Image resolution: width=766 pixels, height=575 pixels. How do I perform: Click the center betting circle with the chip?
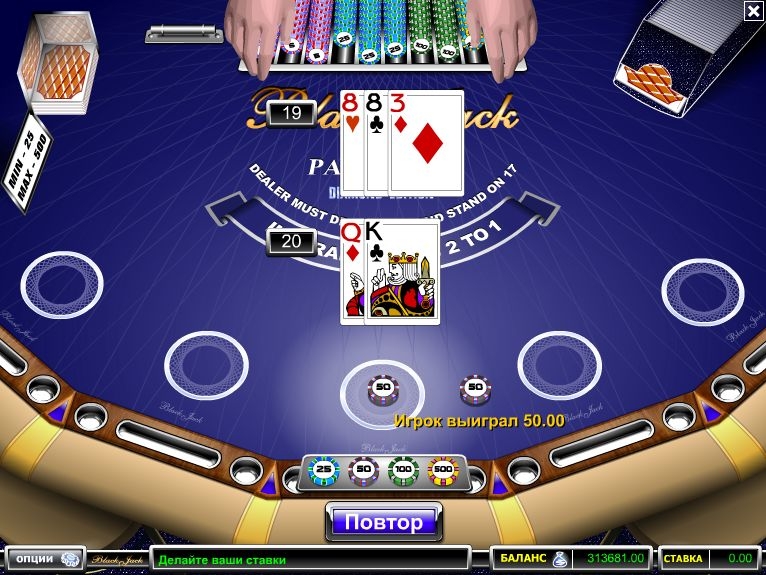(x=382, y=388)
